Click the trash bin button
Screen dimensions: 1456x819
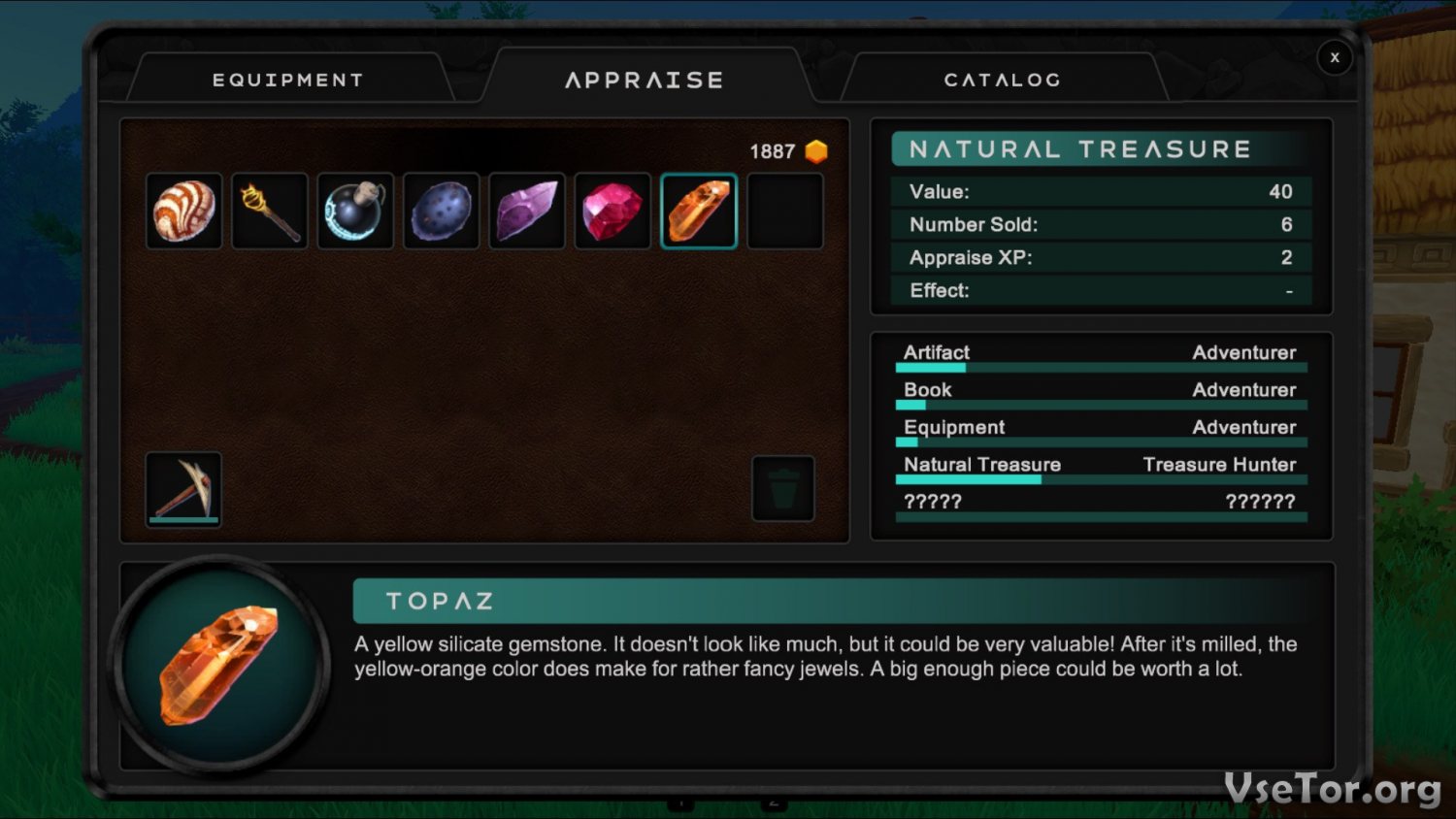pyautogui.click(x=783, y=489)
